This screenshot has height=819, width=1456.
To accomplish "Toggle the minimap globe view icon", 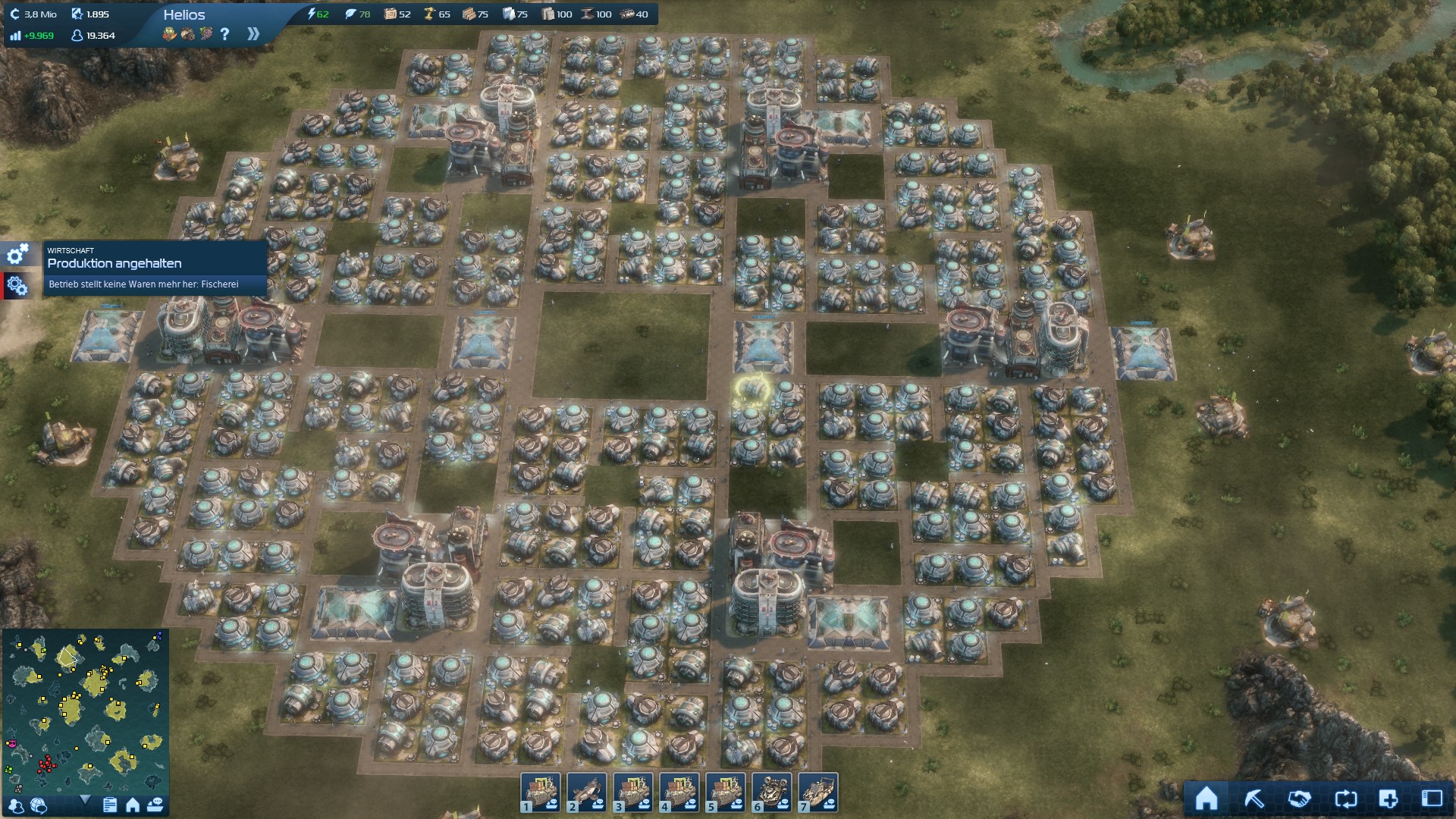I will (x=39, y=805).
